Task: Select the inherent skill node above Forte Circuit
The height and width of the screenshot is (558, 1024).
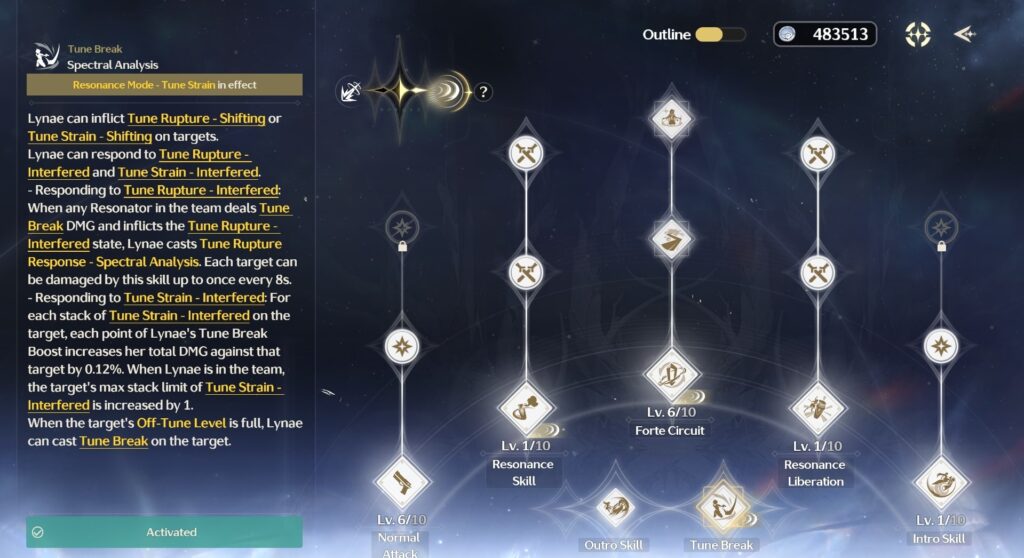Action: (x=670, y=239)
